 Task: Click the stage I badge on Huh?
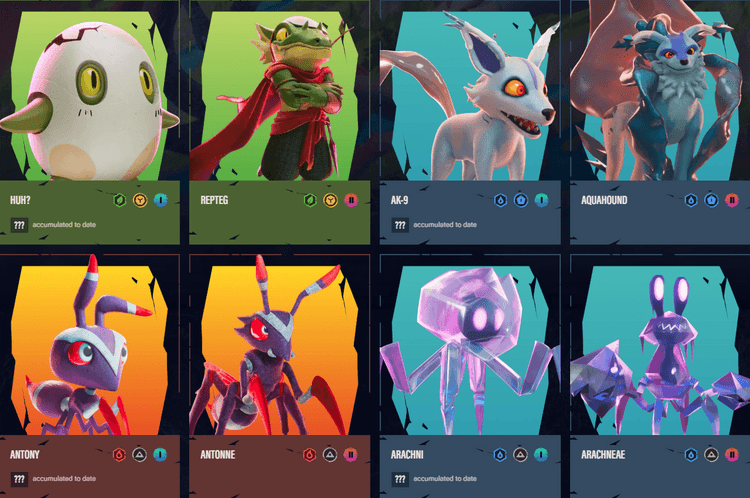(162, 199)
